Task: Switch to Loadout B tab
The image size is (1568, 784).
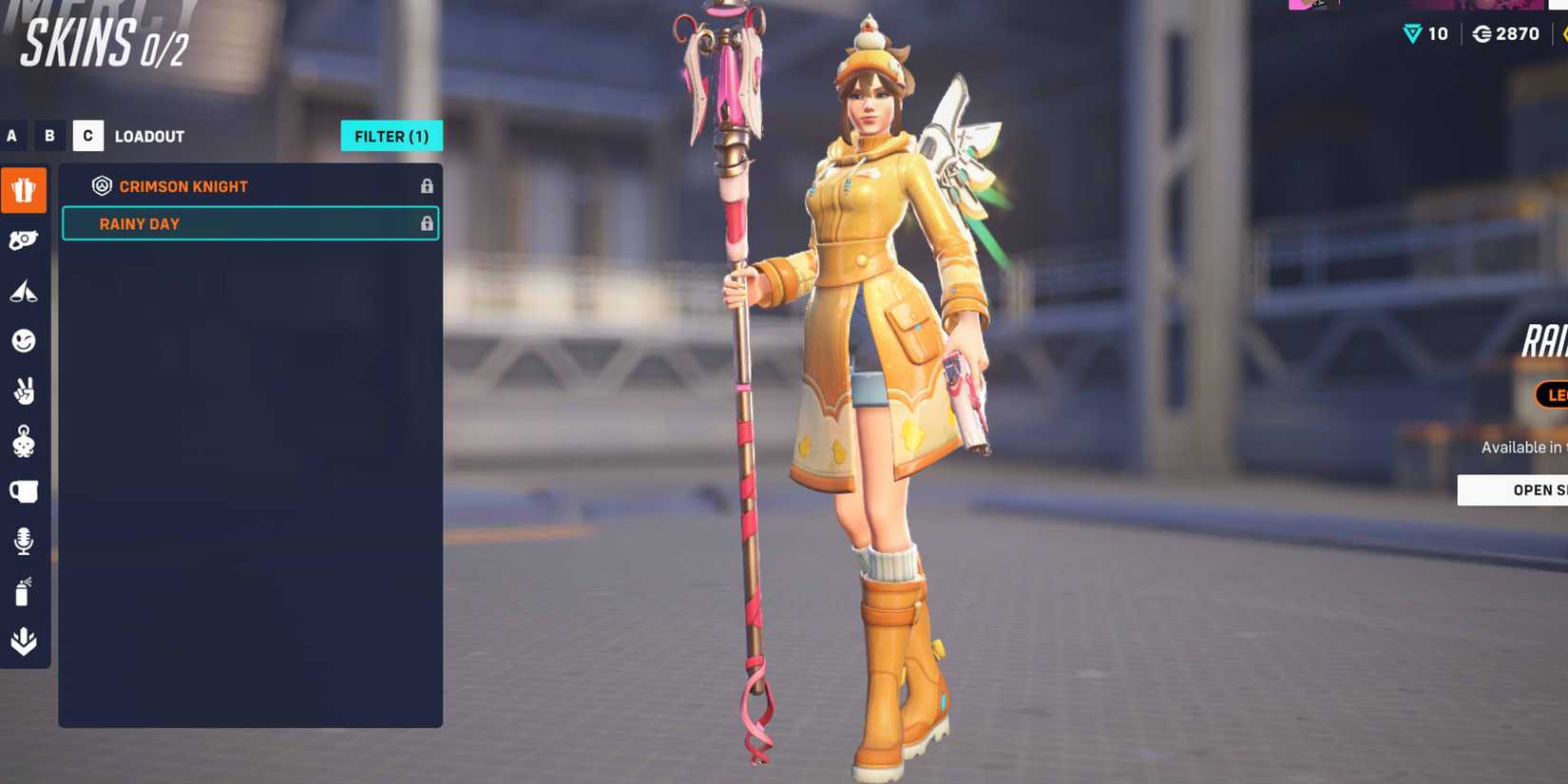Action: (x=49, y=136)
